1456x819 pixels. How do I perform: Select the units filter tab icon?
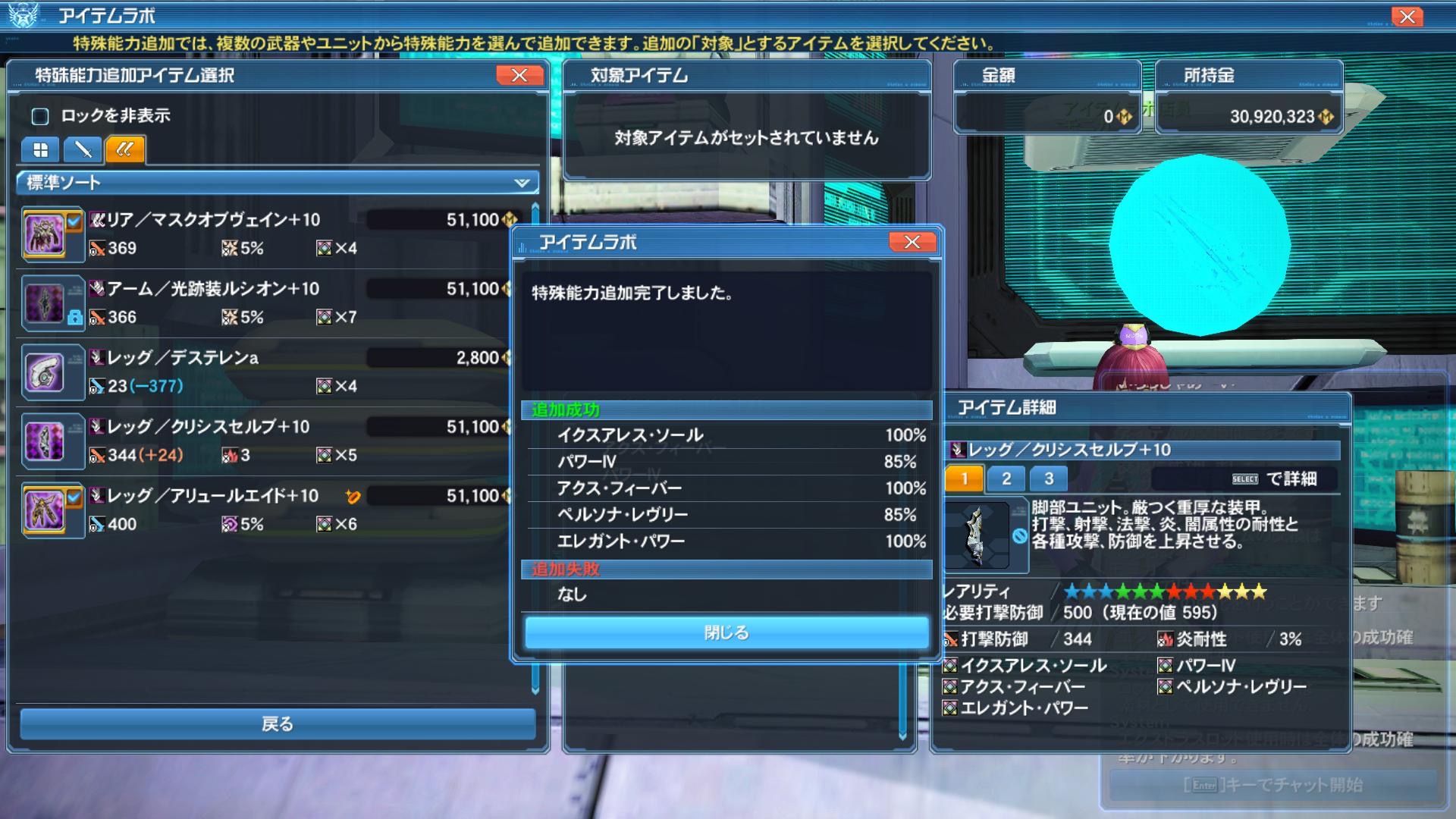(125, 149)
